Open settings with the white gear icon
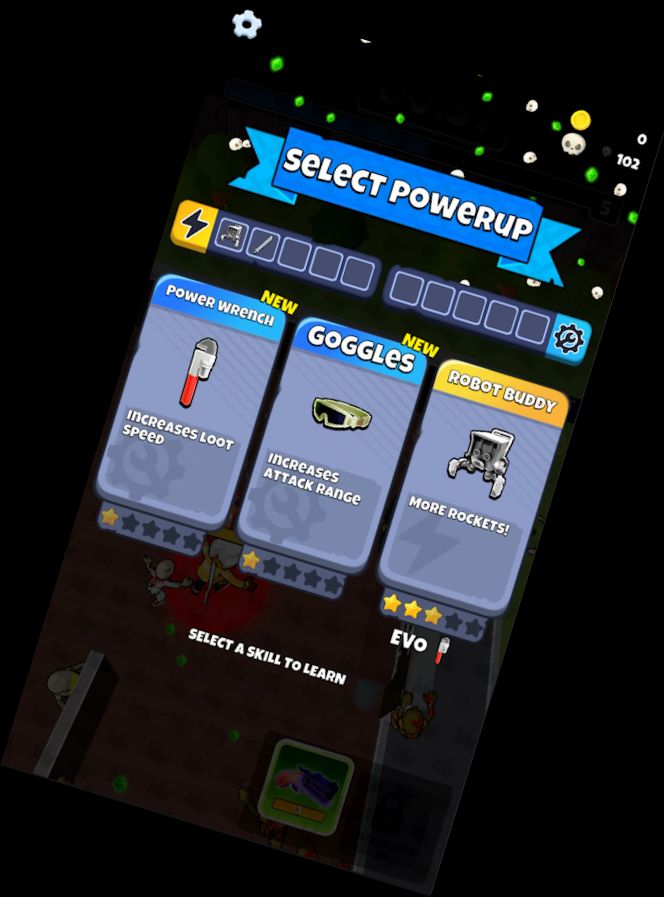Viewport: 664px width, 897px height. [246, 23]
